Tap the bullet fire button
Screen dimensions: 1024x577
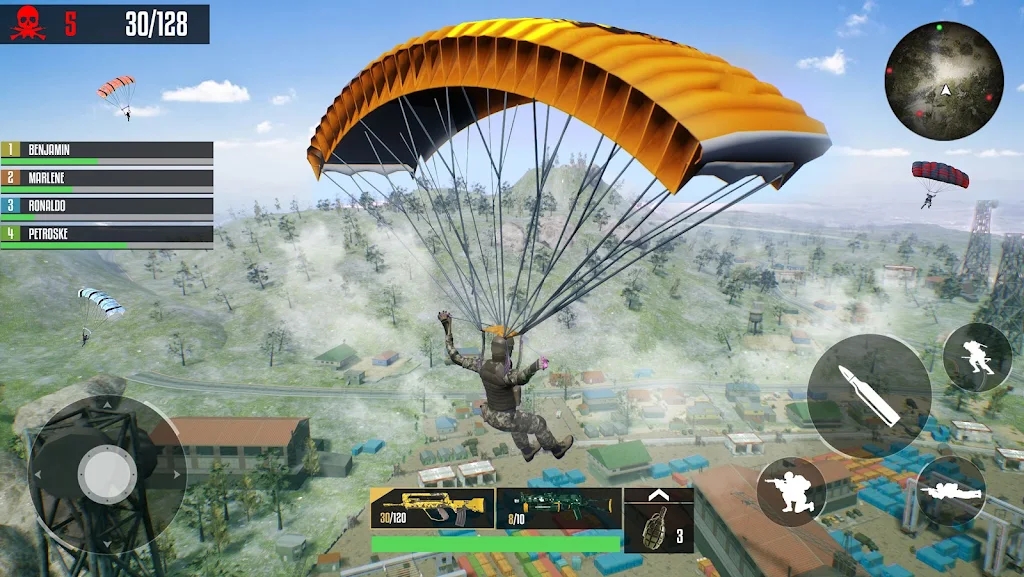(x=868, y=396)
